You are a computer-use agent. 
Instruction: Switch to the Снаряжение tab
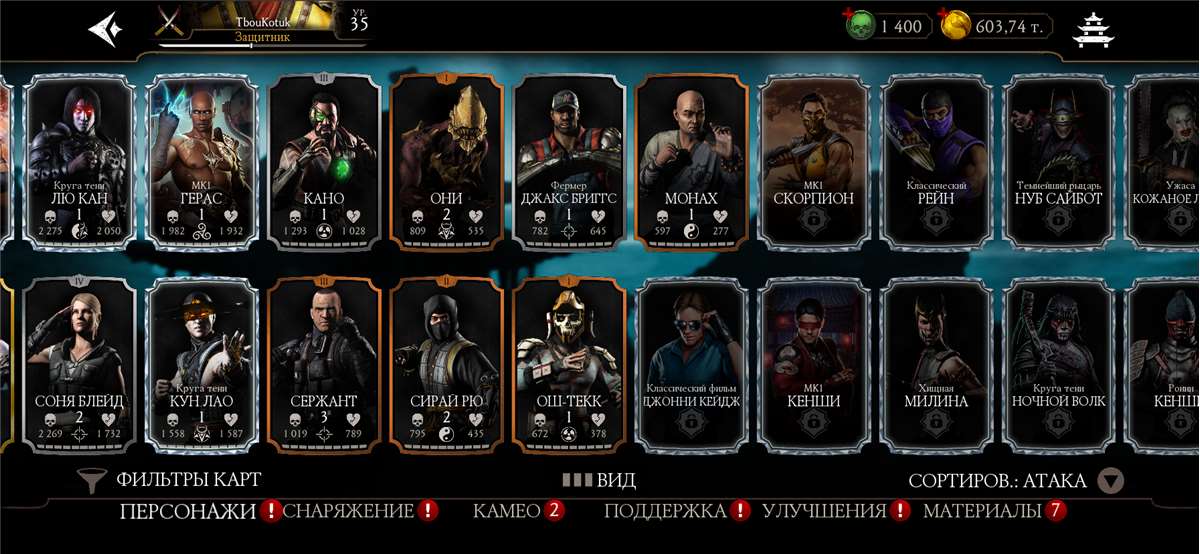coord(349,512)
